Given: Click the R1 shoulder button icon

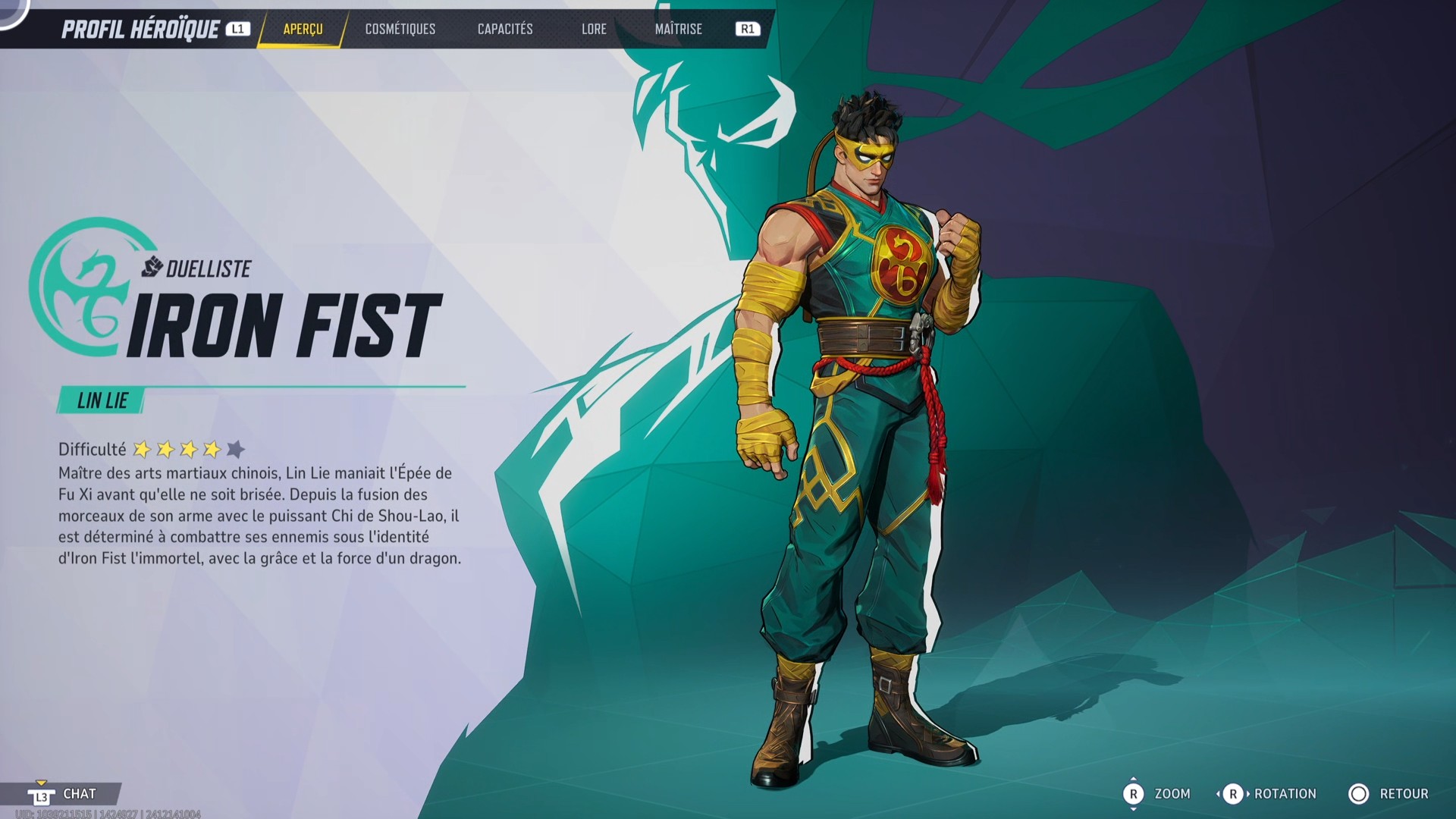Looking at the screenshot, I should [747, 29].
